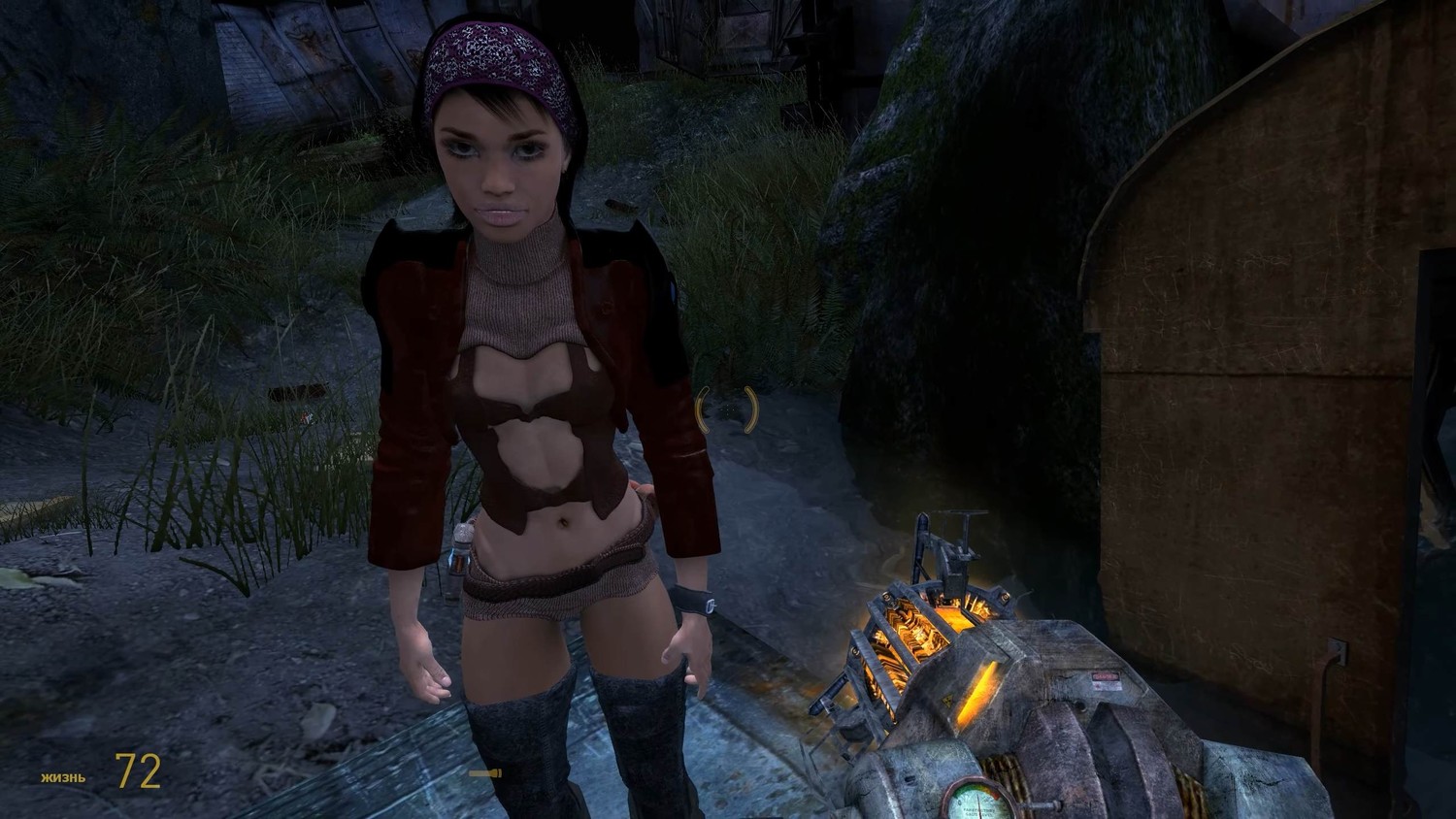This screenshot has width=1456, height=819.
Task: Click the flashlight indicator icon
Action: pyautogui.click(x=484, y=773)
